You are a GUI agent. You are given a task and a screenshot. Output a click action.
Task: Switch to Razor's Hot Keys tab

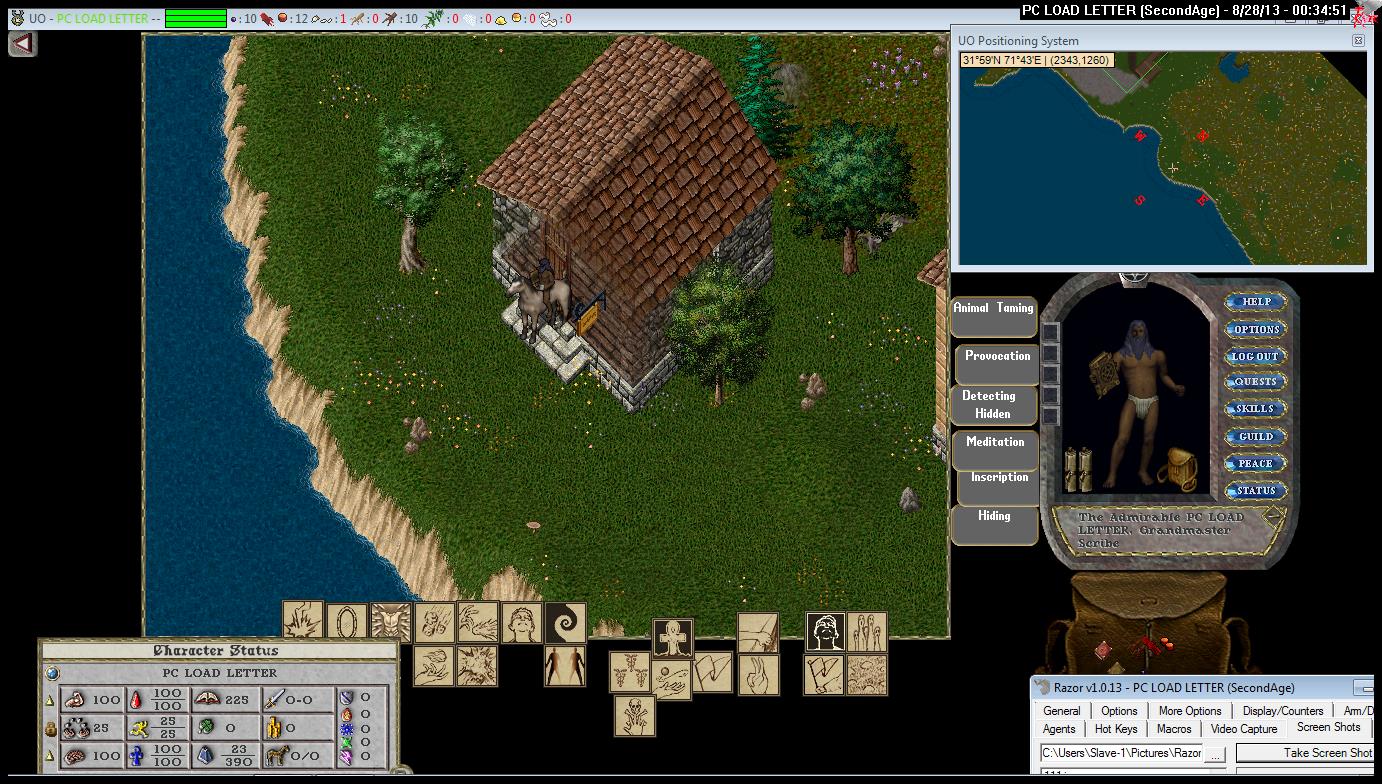click(x=1115, y=729)
